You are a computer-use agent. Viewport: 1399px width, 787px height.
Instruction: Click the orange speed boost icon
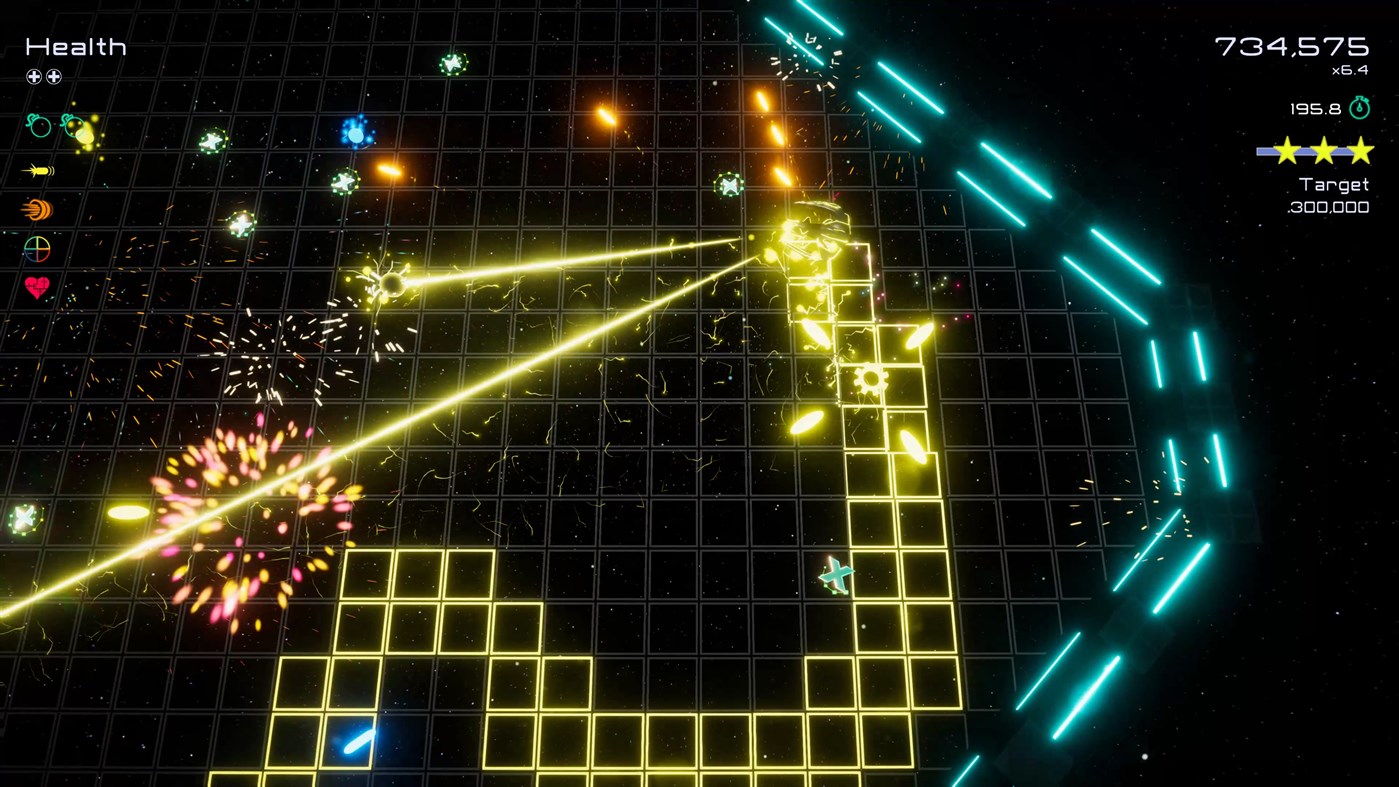36,210
